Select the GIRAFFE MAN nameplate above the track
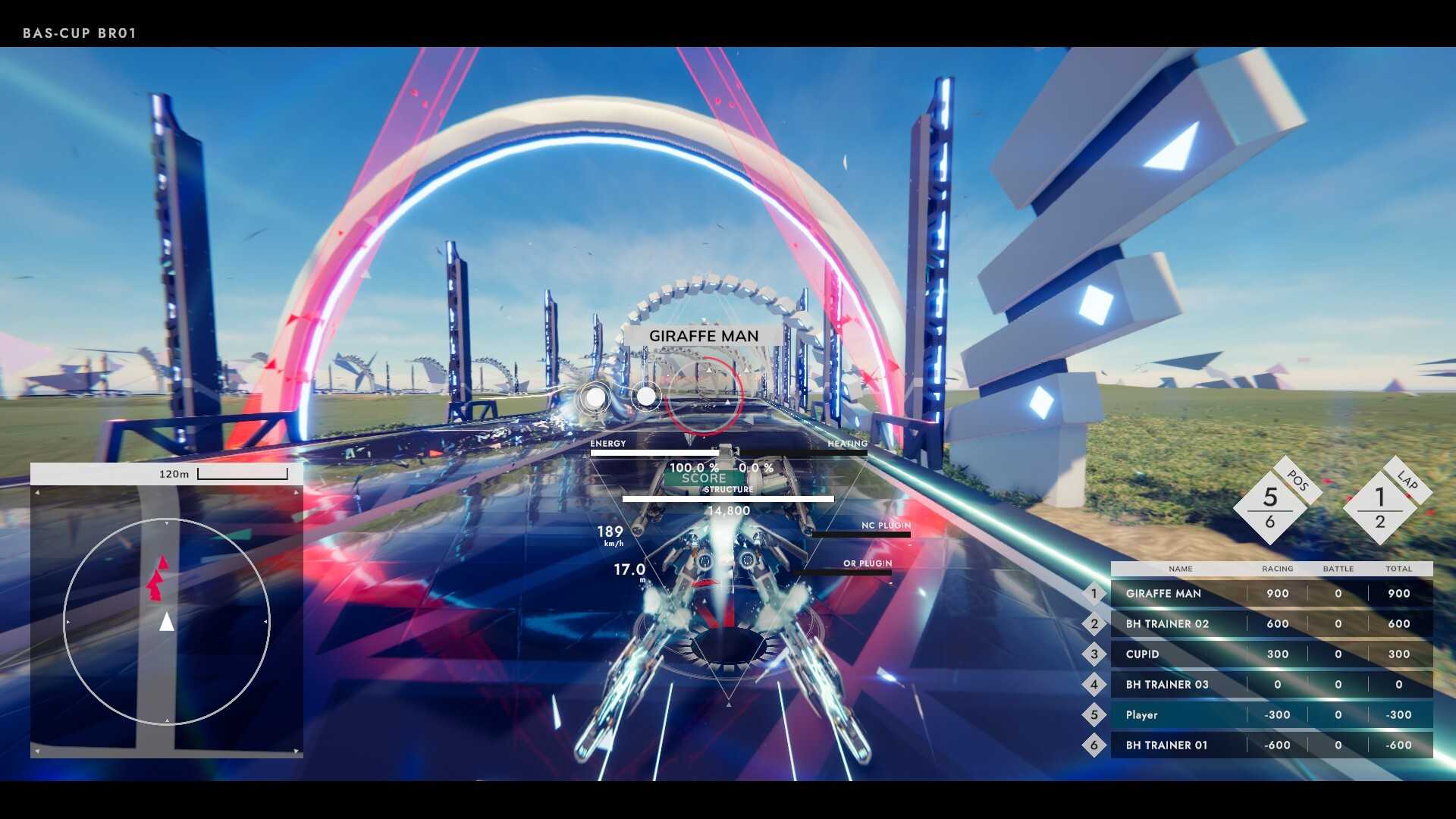Viewport: 1456px width, 819px height. (704, 335)
